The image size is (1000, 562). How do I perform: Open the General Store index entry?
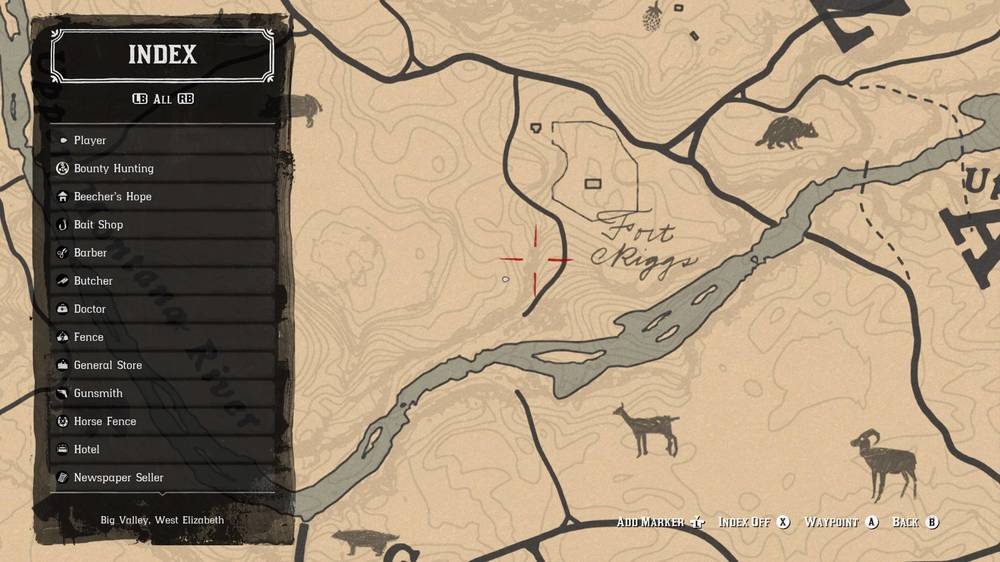(163, 365)
